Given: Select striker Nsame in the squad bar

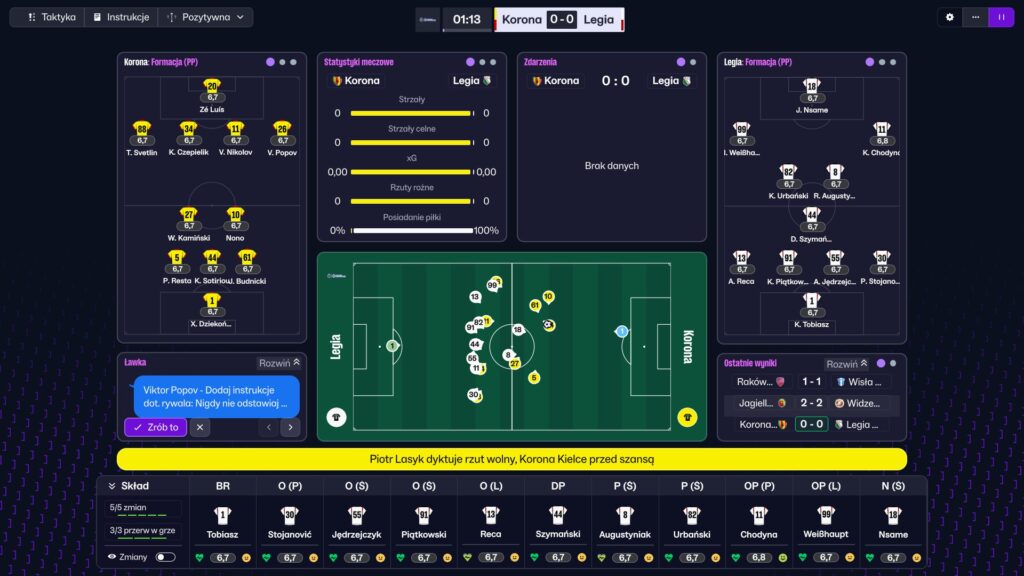Looking at the screenshot, I should [x=893, y=523].
